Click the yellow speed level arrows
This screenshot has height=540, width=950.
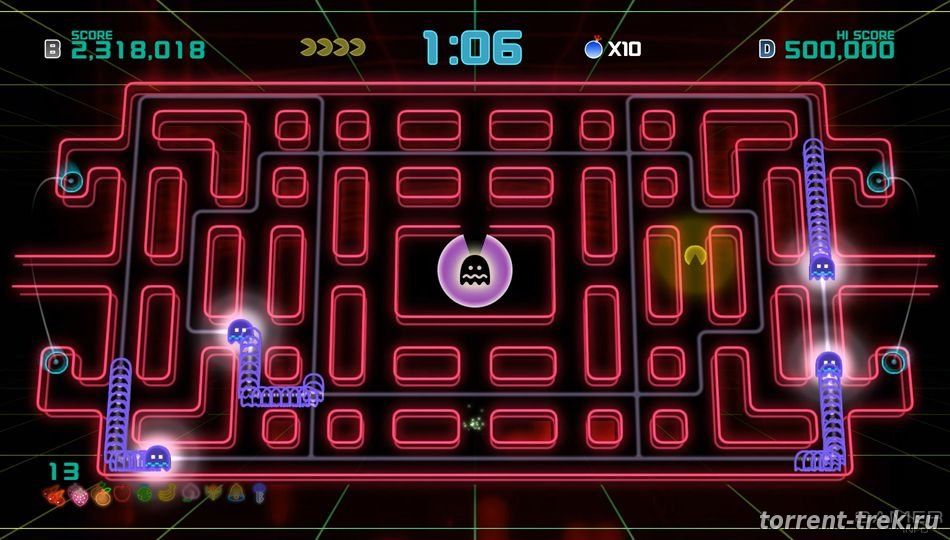tap(333, 46)
